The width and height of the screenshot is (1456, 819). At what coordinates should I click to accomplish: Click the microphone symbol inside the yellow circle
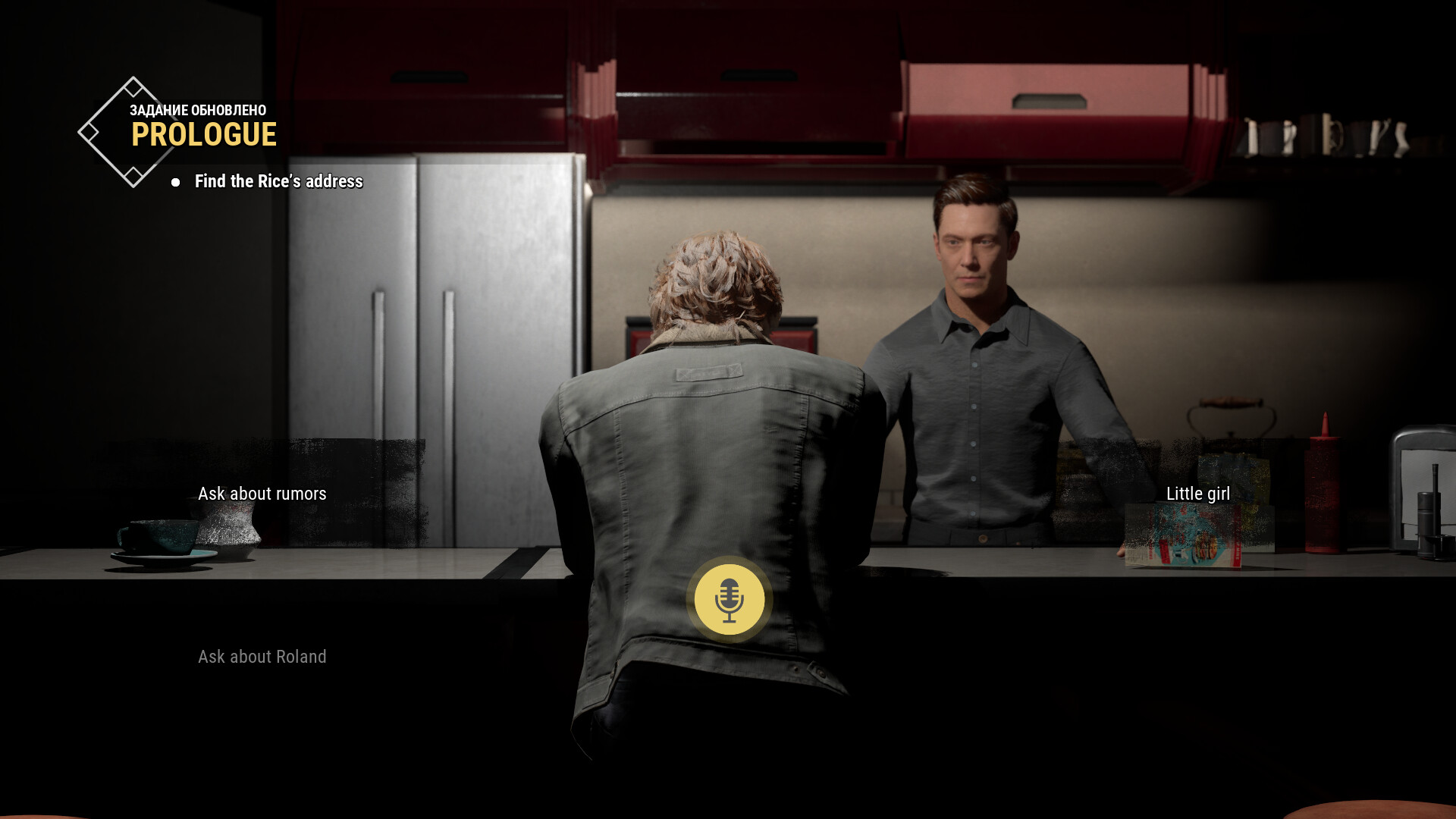[729, 600]
